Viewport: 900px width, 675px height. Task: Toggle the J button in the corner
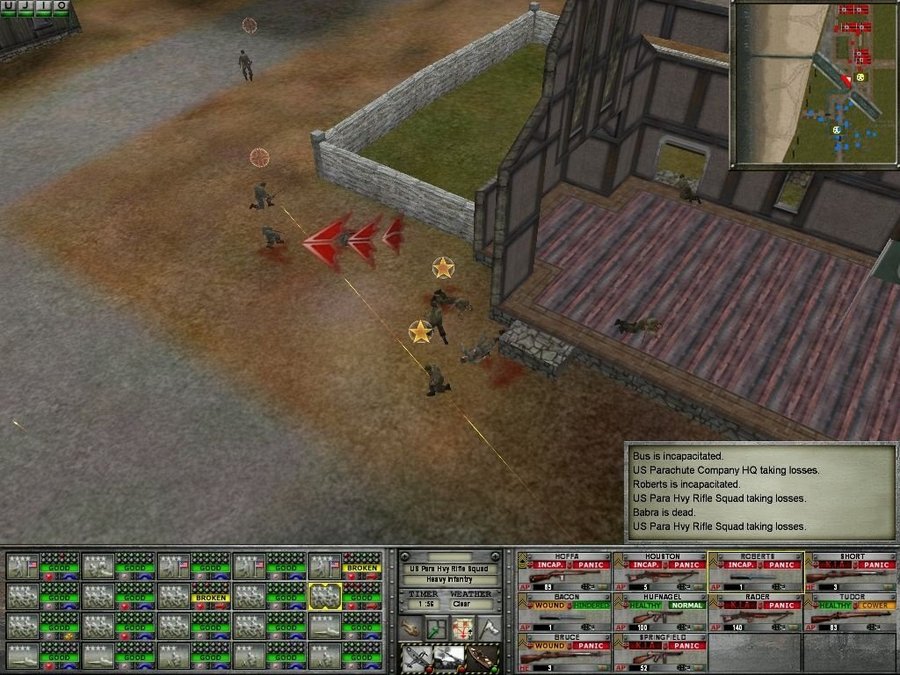pyautogui.click(x=26, y=7)
